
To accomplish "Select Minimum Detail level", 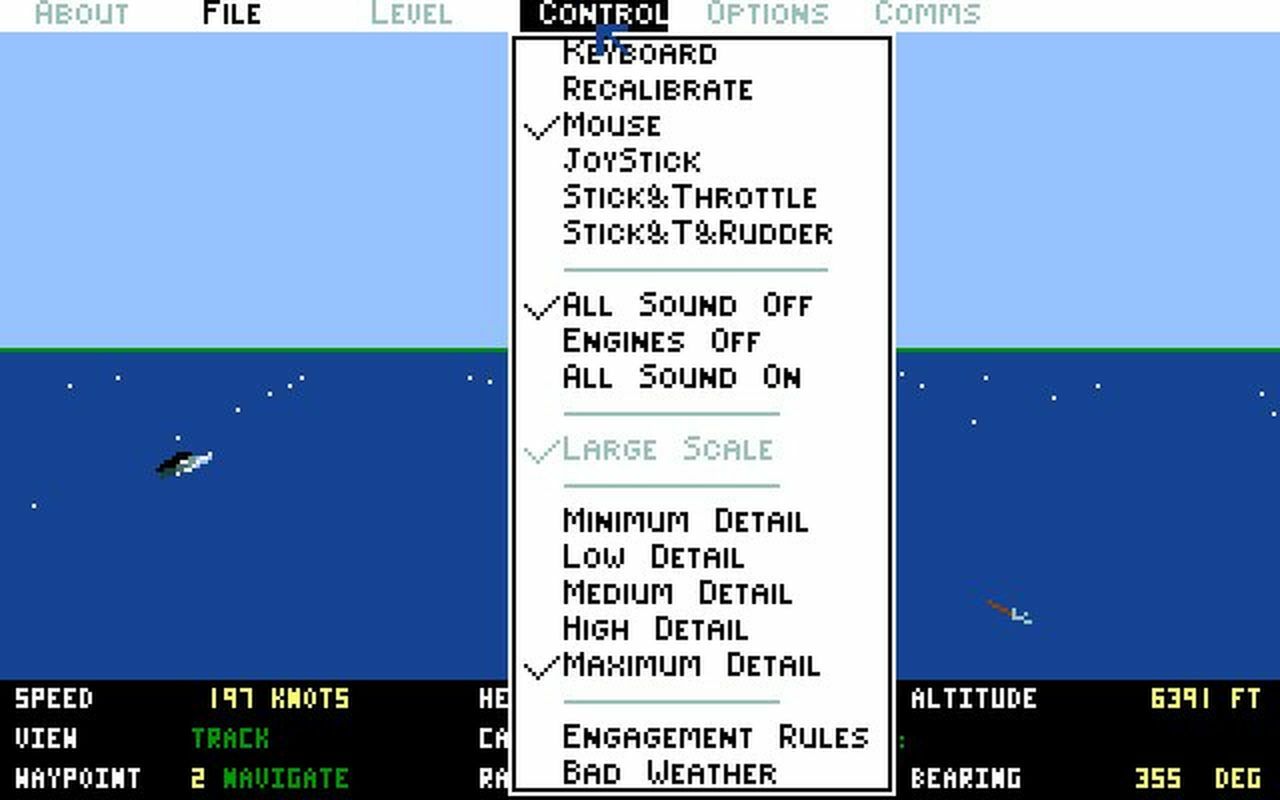I will [x=684, y=521].
